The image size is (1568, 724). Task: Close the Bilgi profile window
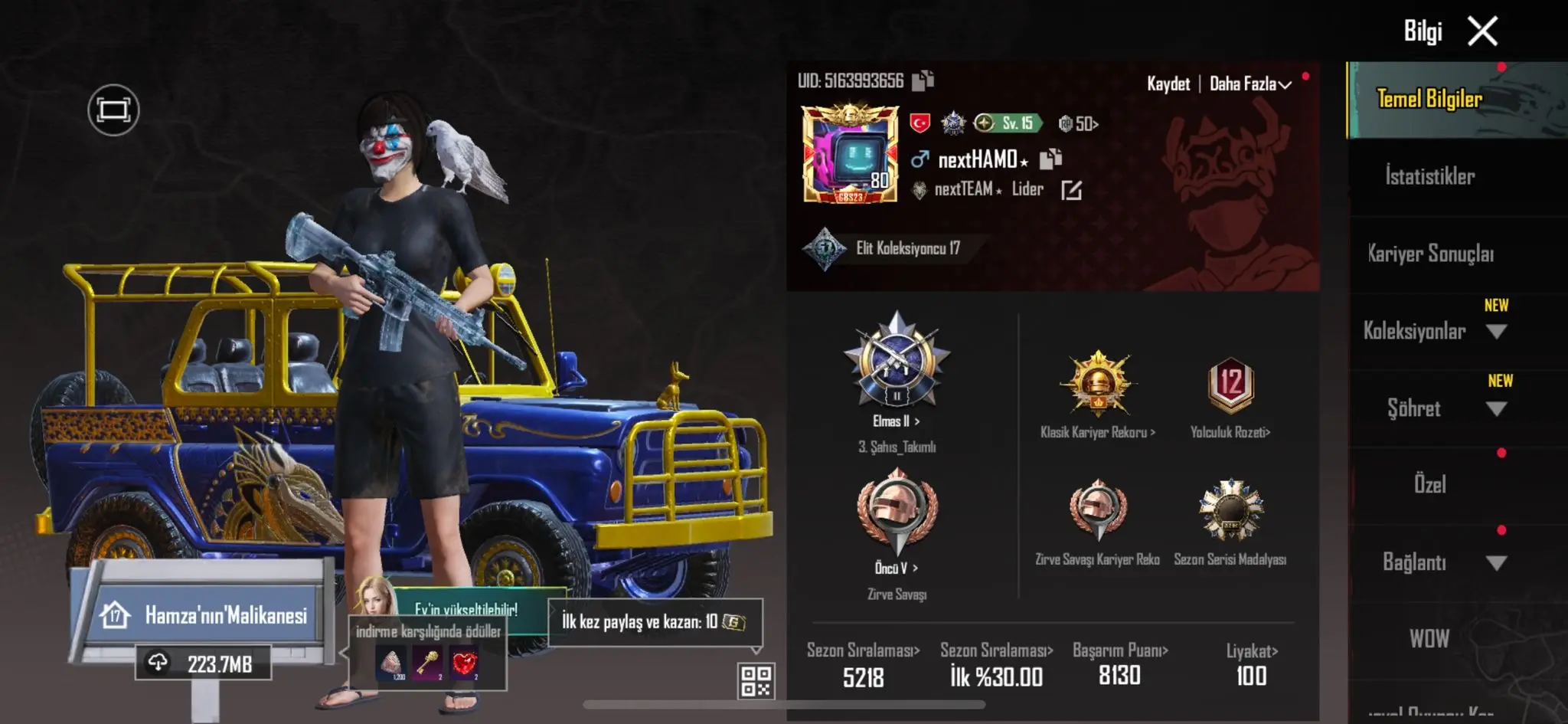tap(1482, 32)
